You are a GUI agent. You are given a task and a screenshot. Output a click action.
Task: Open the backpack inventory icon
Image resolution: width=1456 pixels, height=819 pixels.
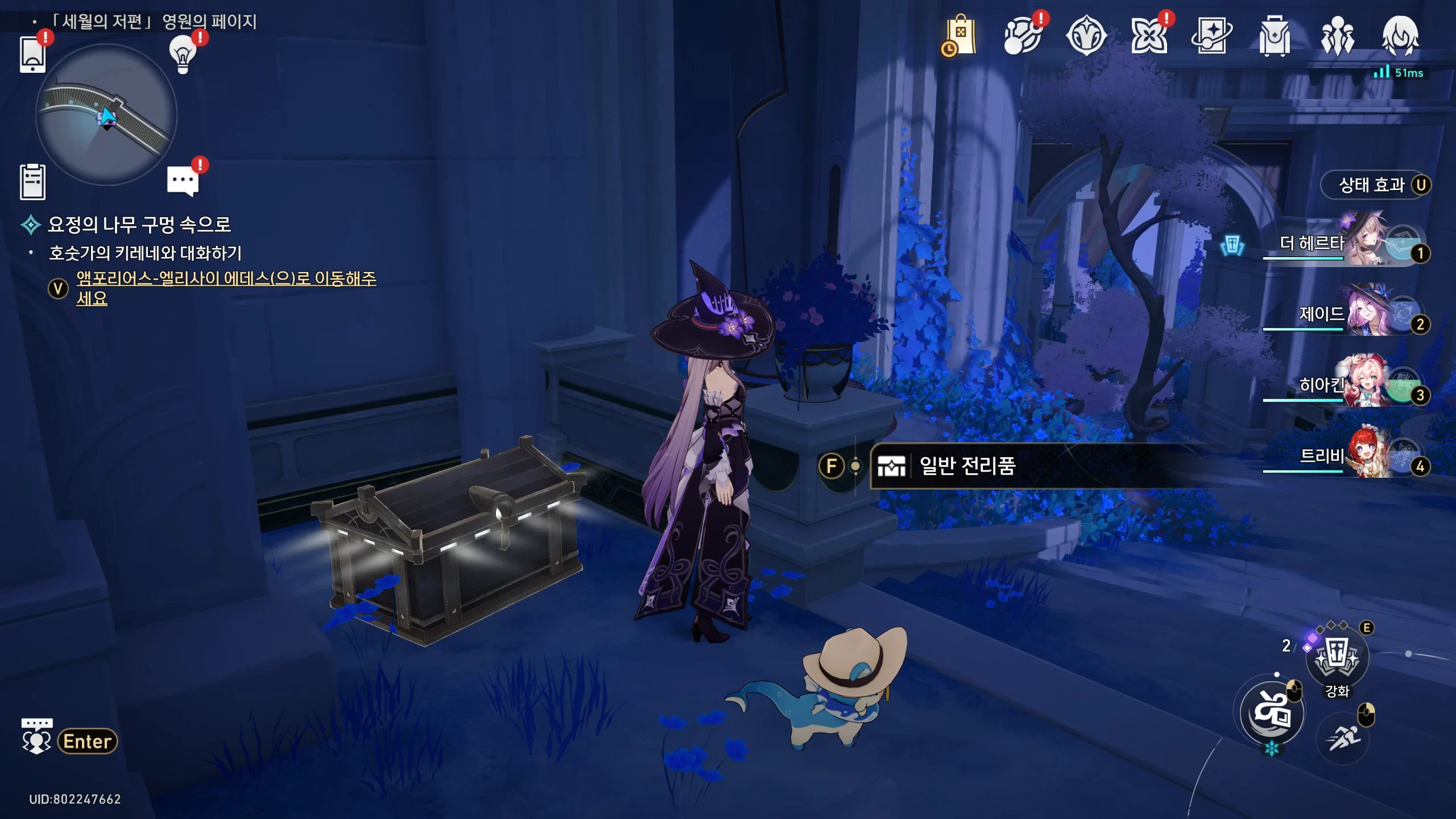point(1275,36)
